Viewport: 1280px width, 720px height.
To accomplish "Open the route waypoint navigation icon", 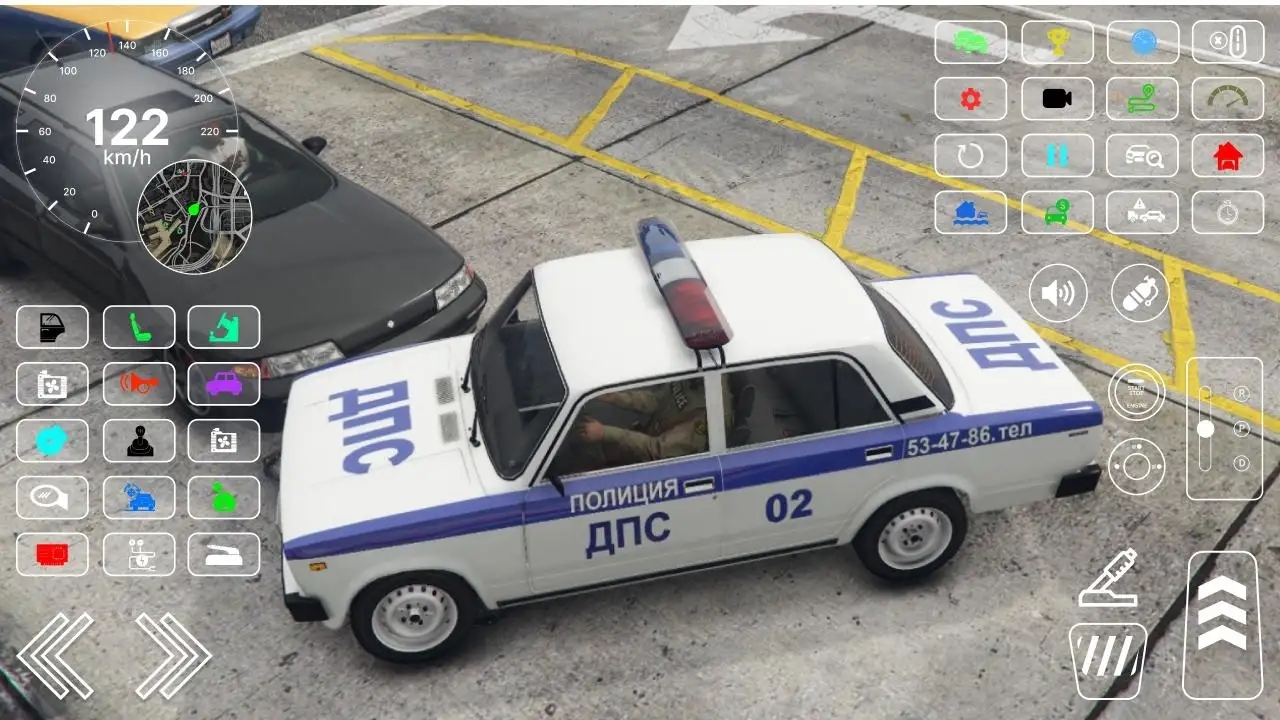I will coord(1141,99).
